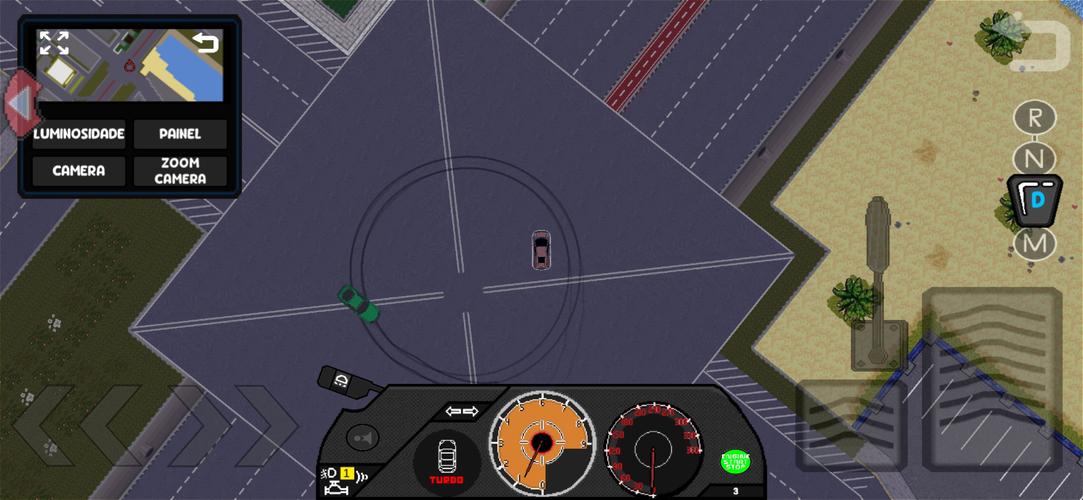The height and width of the screenshot is (500, 1083).
Task: Collapse the panel with the red arrow
Action: click(18, 102)
